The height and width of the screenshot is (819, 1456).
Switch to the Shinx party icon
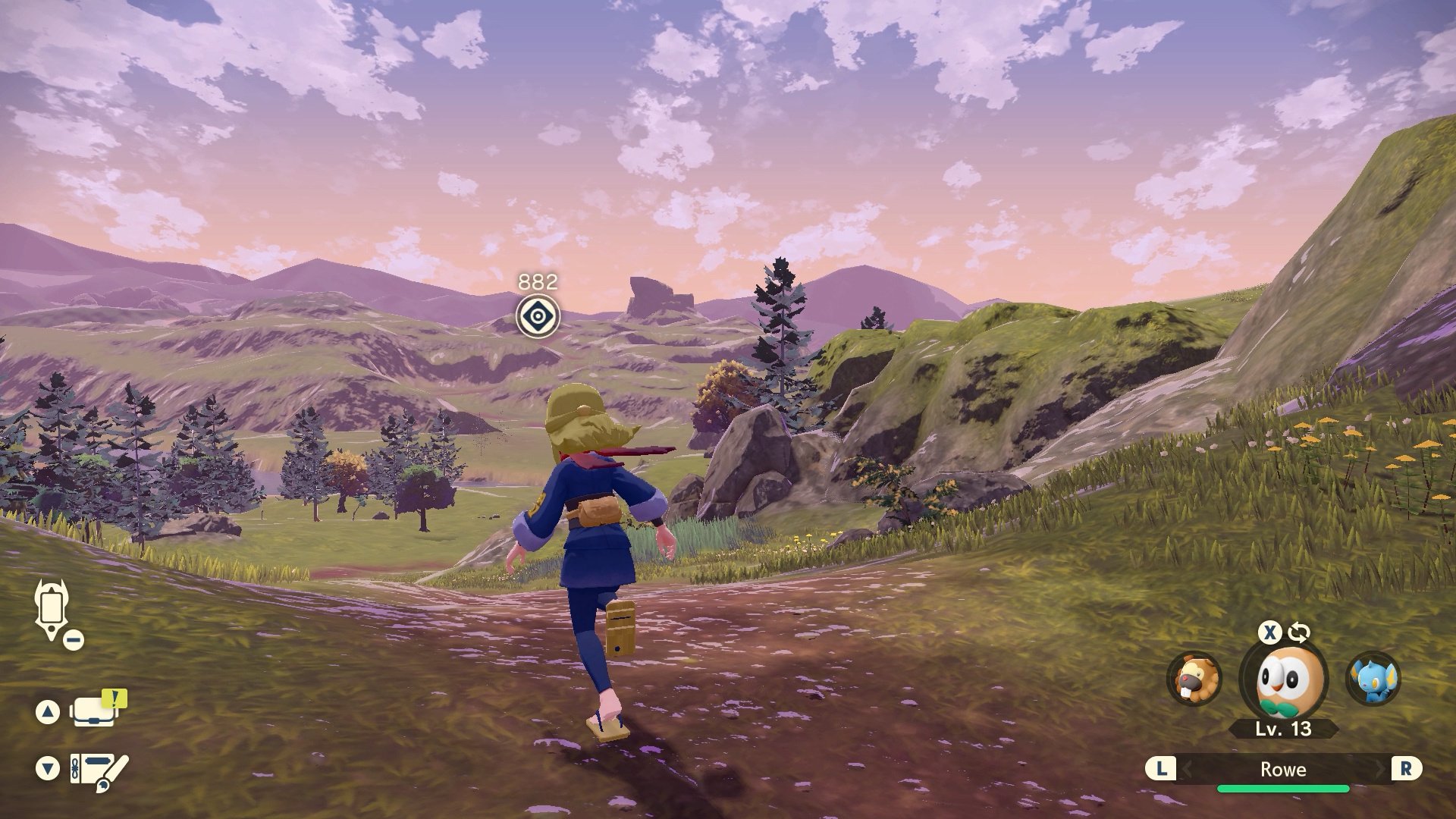tap(1373, 679)
